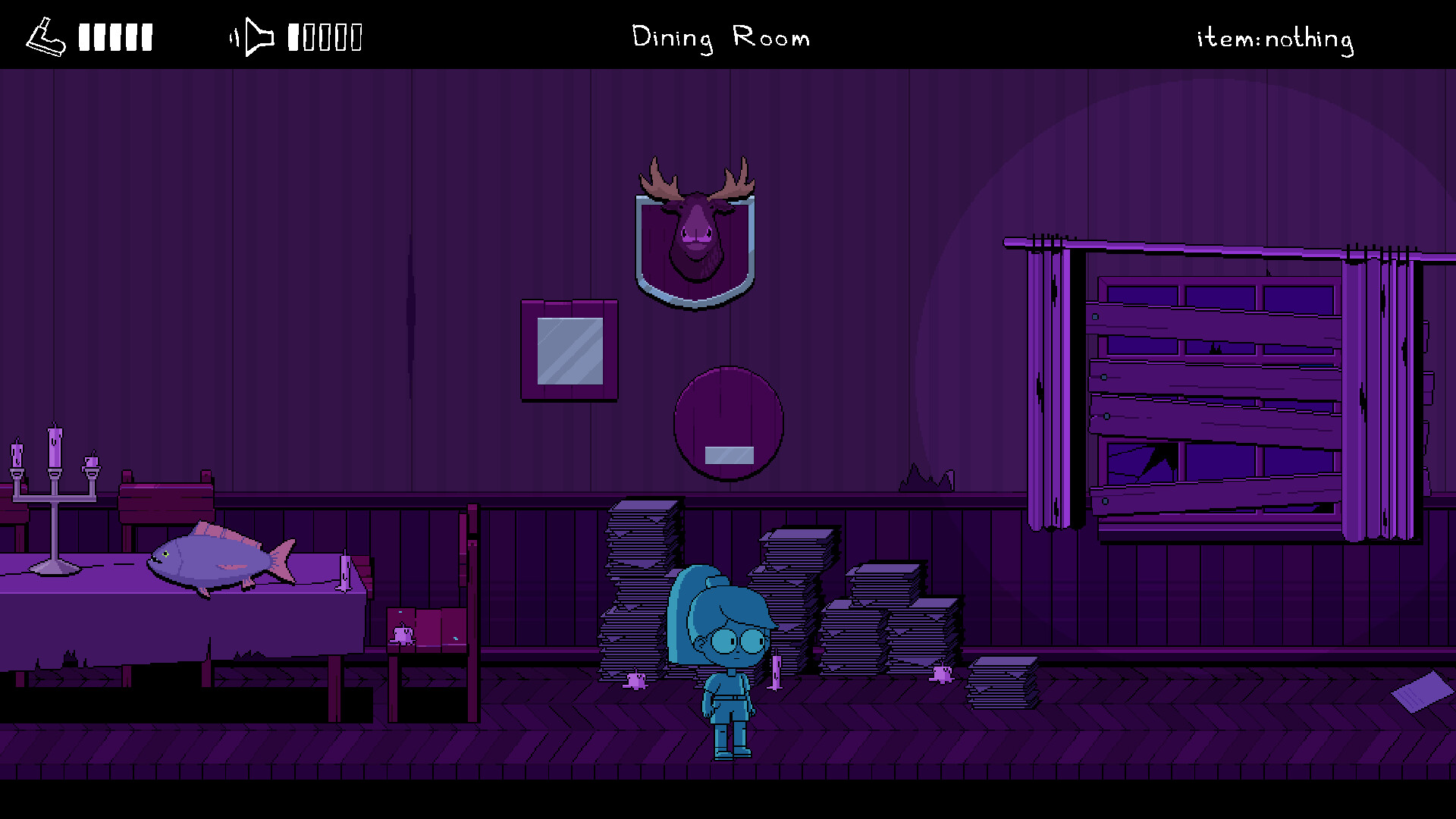
Task: Select the mirror hanging on the wall
Action: pos(569,350)
